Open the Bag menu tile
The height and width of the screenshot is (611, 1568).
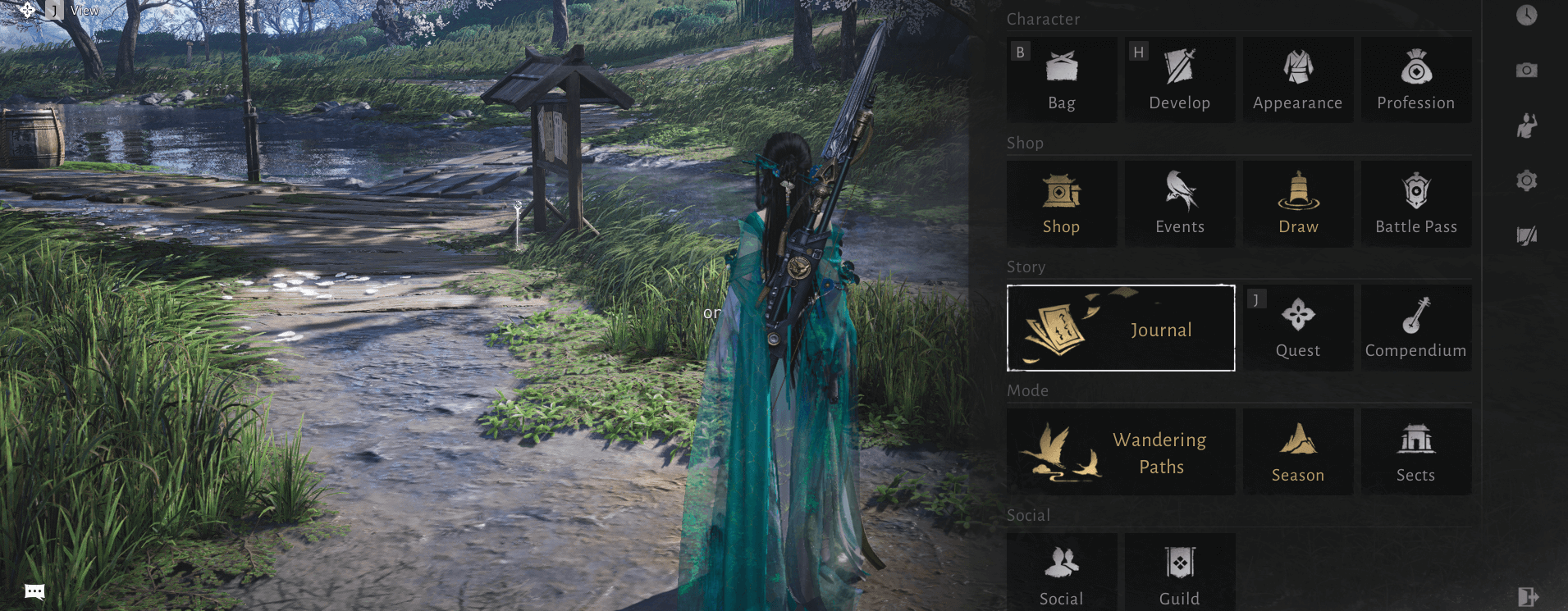click(1061, 80)
